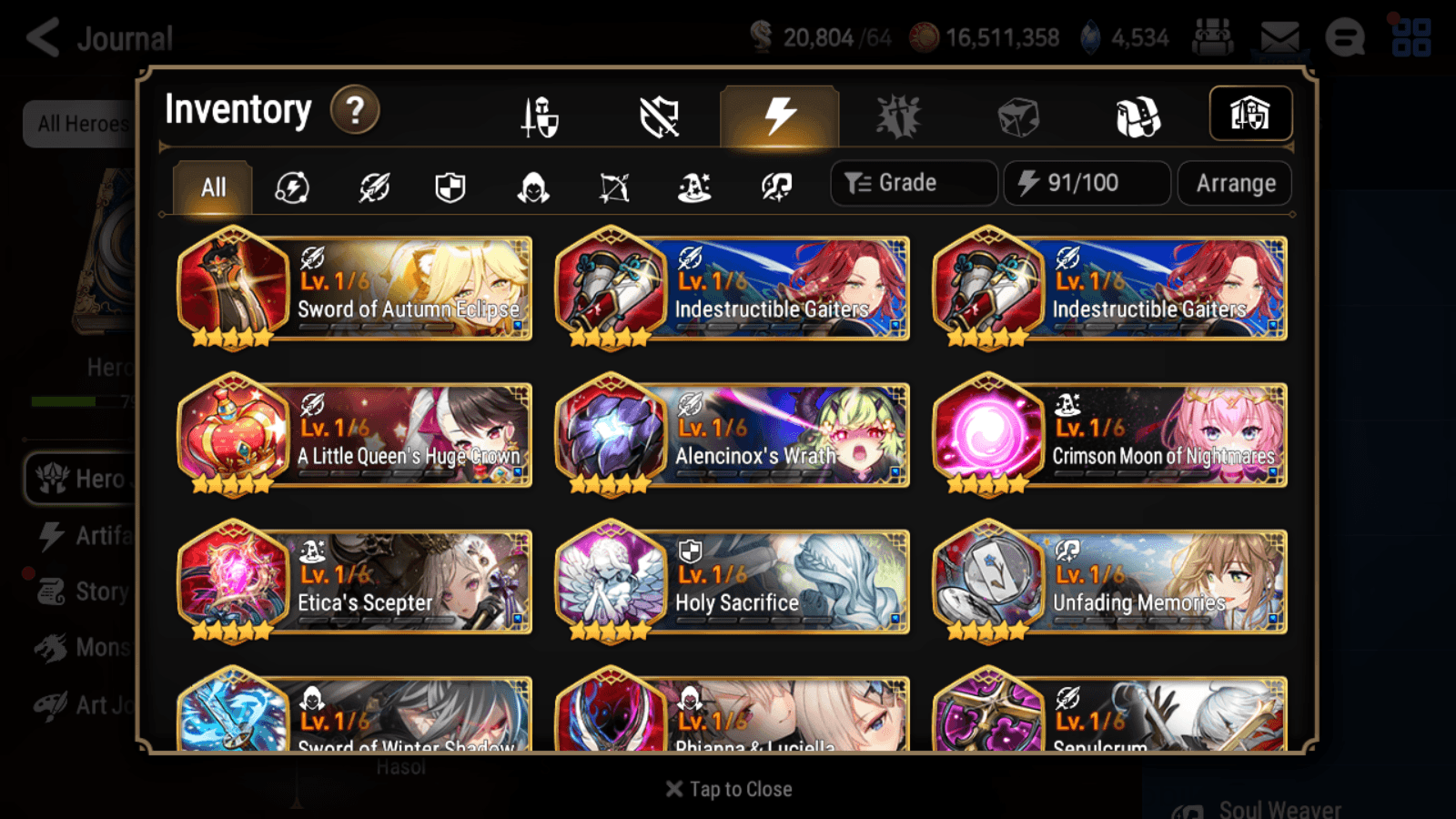Open the Backpack consumables tab
The width and height of the screenshot is (1456, 819).
(x=1136, y=116)
